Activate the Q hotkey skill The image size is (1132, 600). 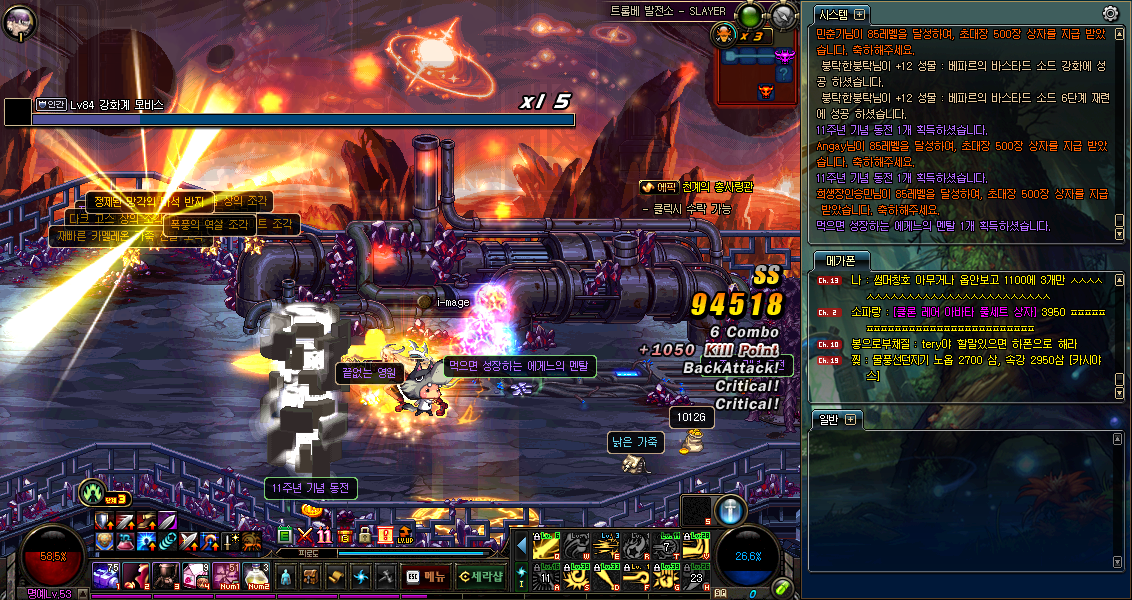tap(546, 546)
